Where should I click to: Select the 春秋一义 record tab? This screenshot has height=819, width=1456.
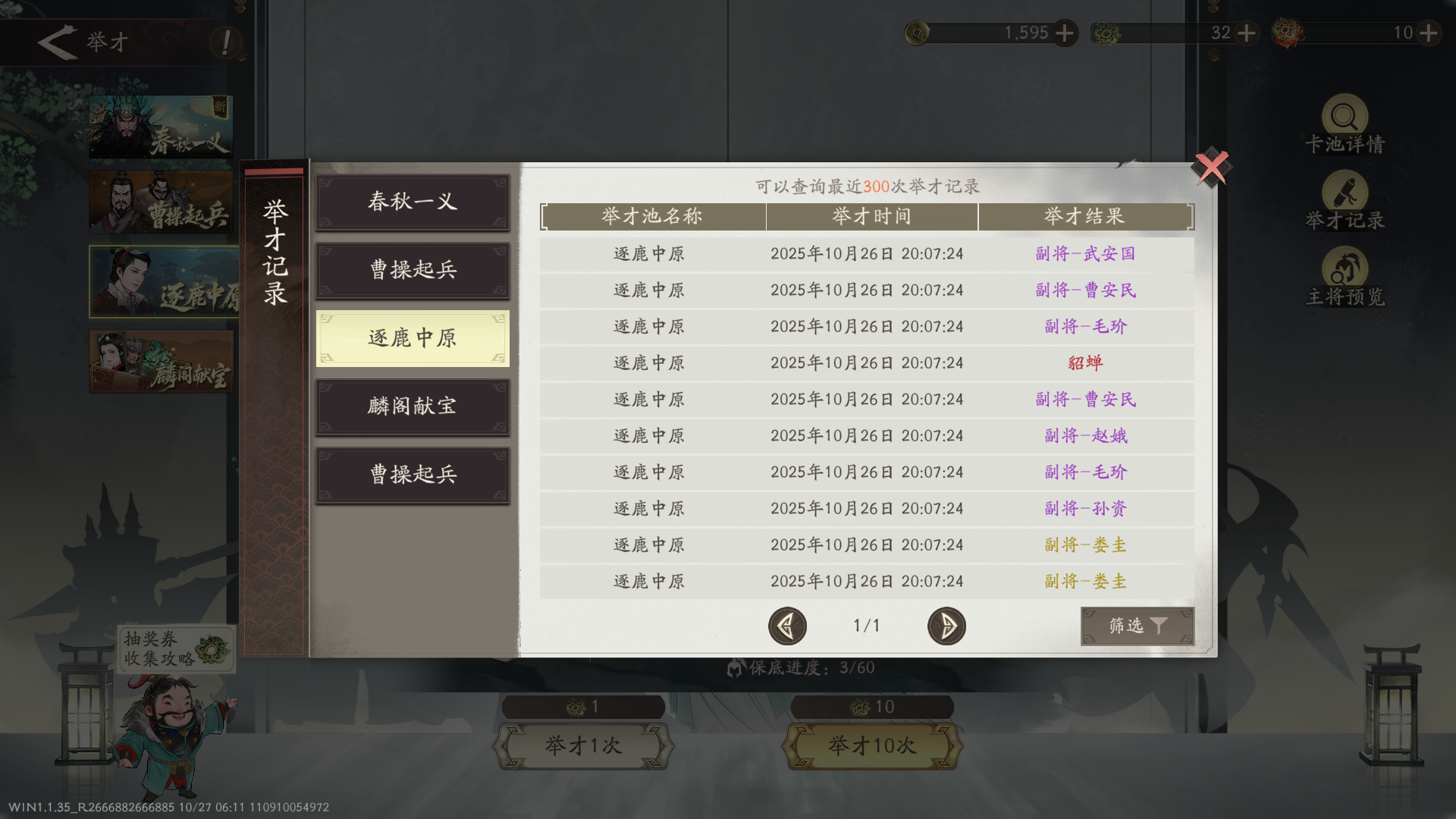(413, 202)
